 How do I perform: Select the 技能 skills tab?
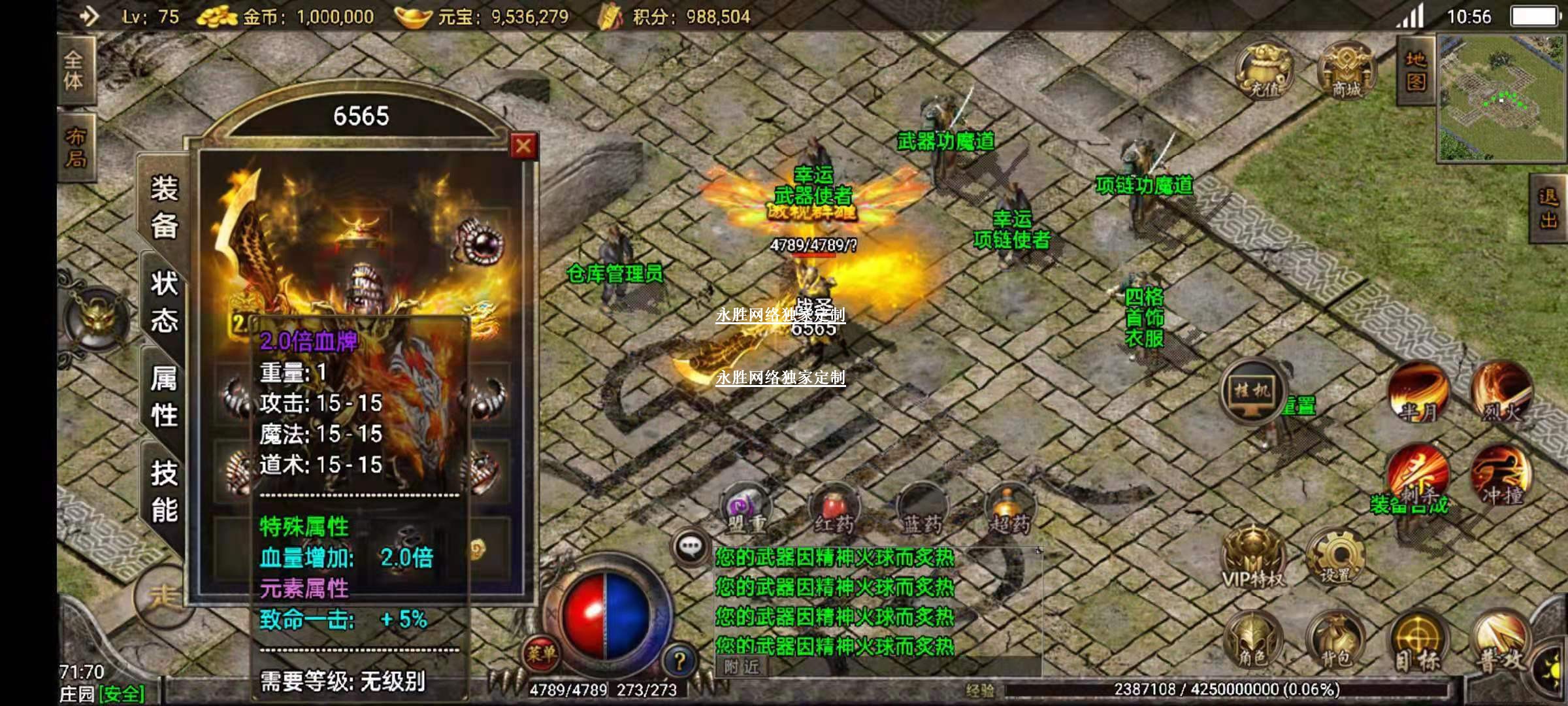(164, 492)
